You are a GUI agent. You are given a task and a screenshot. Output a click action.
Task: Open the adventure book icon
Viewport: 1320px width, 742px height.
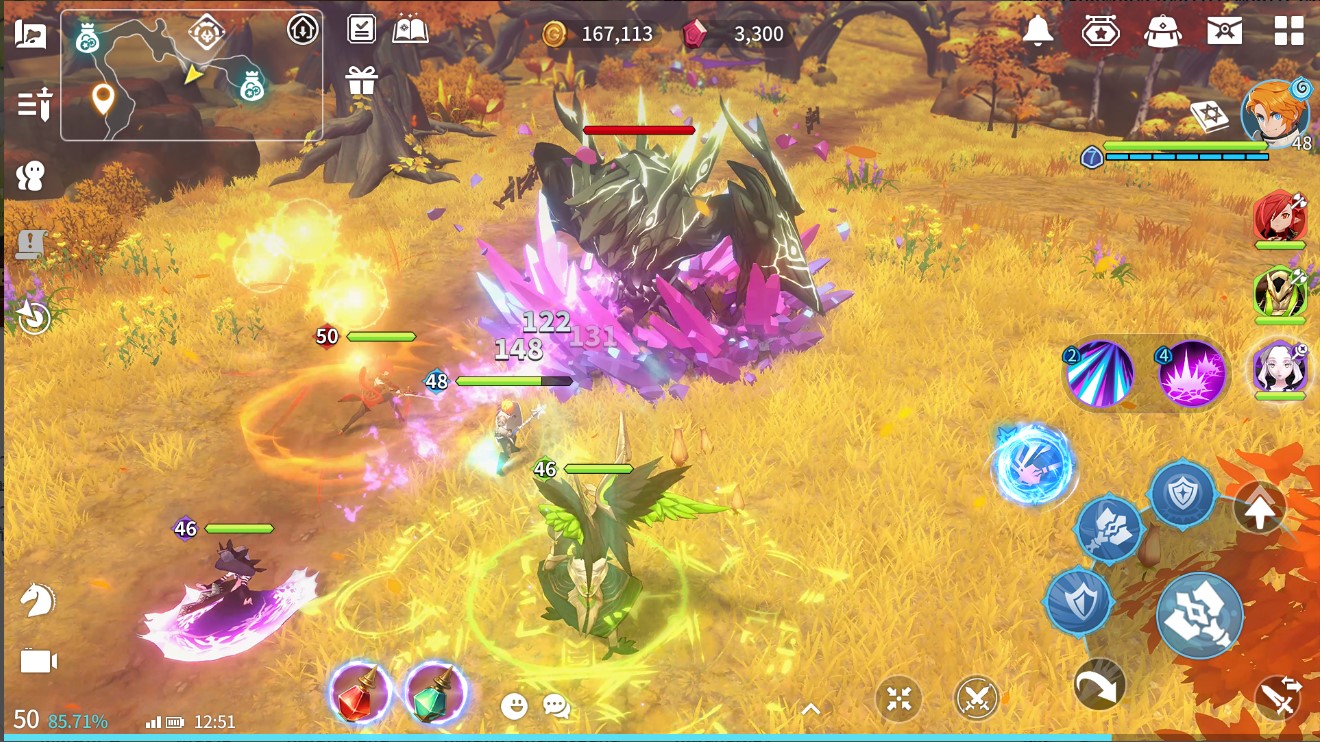411,29
